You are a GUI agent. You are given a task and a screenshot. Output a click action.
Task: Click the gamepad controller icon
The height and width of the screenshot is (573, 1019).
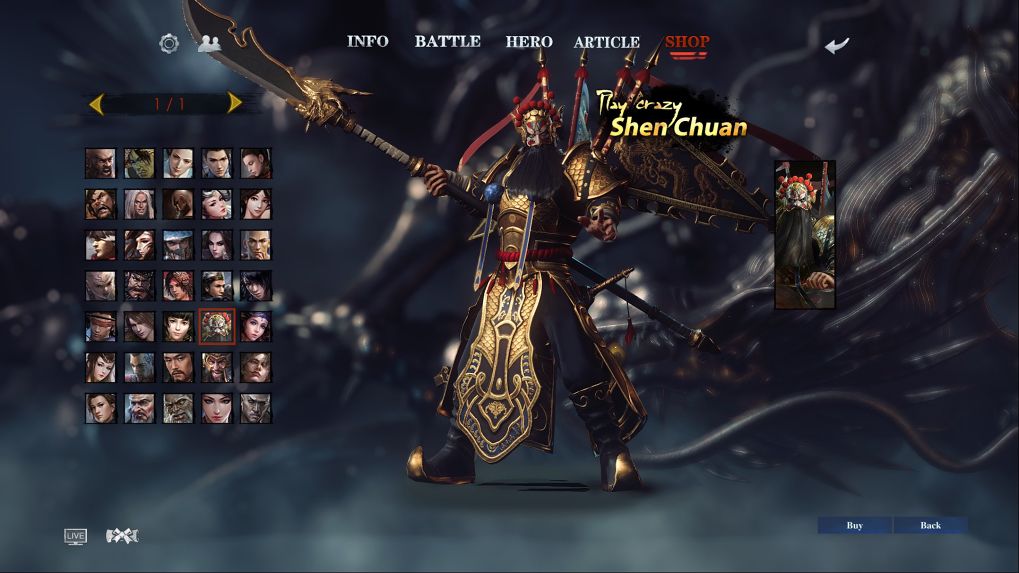pos(122,536)
